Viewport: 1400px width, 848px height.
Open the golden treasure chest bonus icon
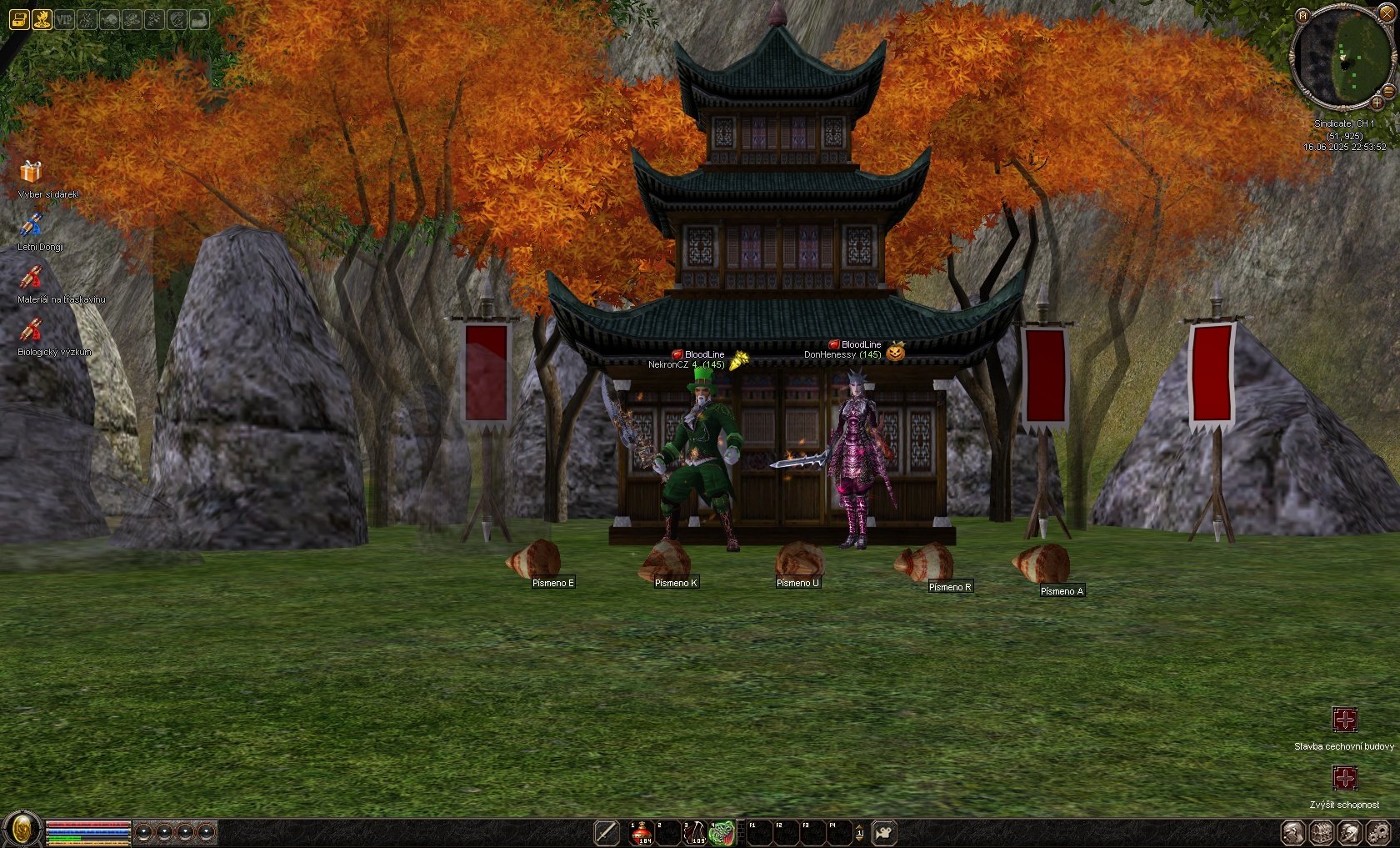tap(19, 19)
